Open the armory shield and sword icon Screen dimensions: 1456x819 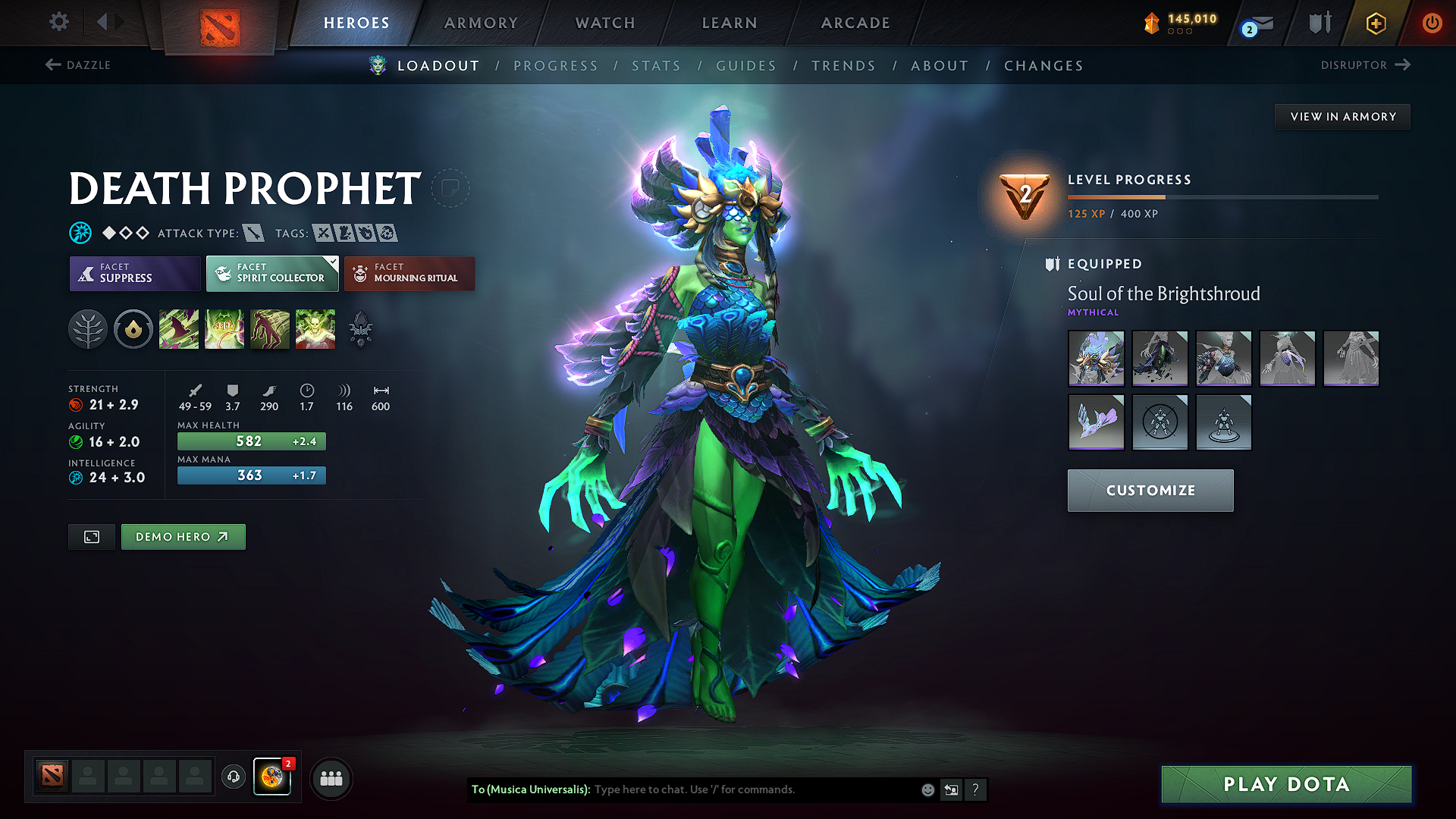click(x=1319, y=23)
